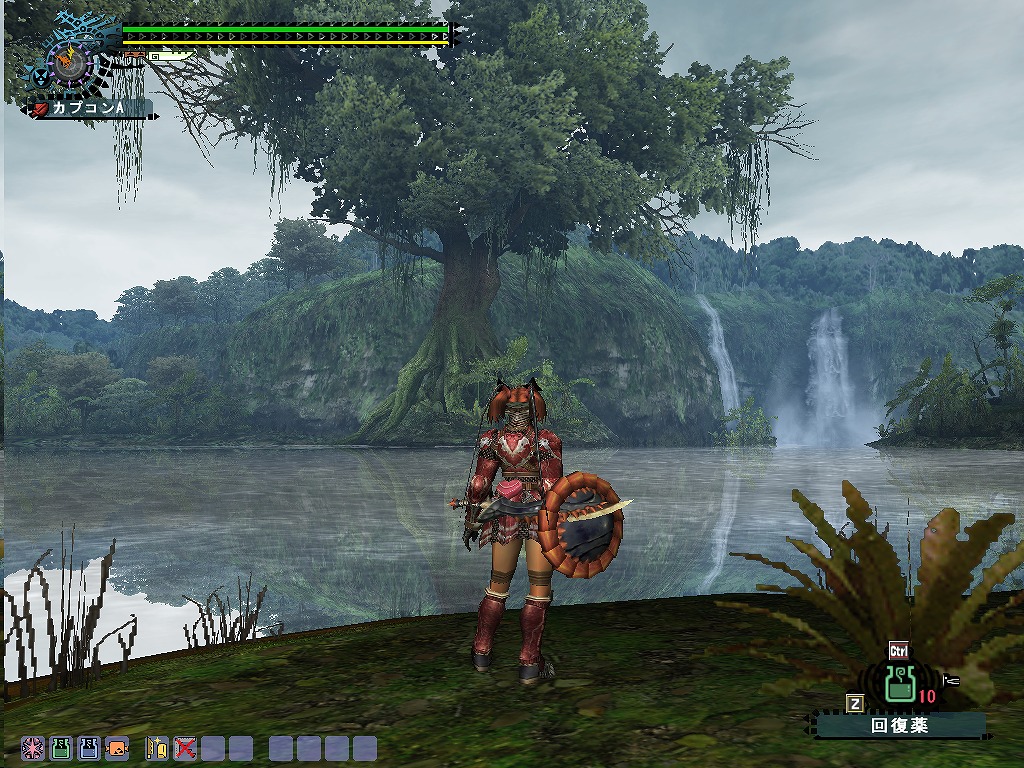Use the green potion shortcut

[61, 747]
